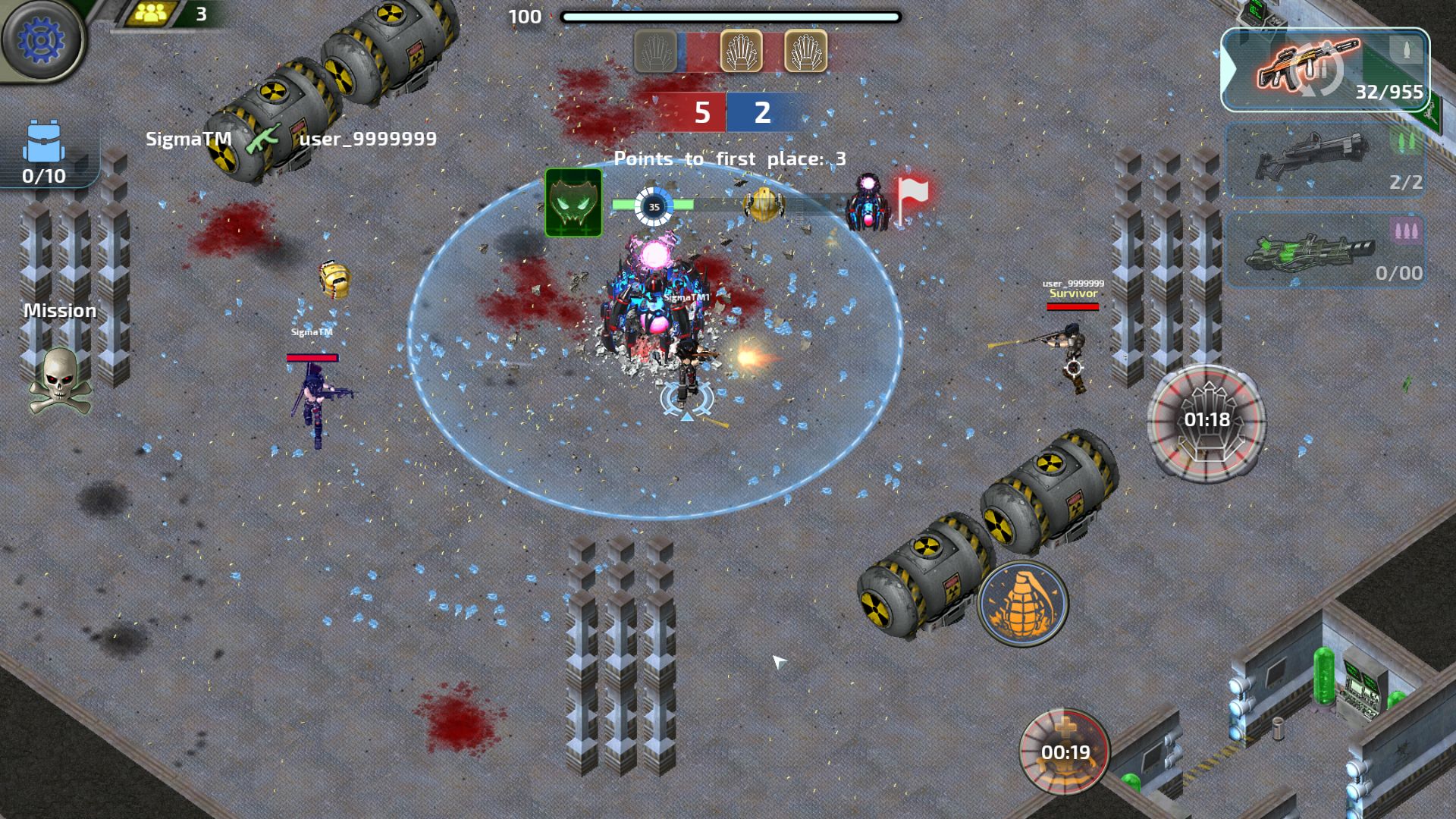Switch to the shotgun weapon slot
This screenshot has width=1456, height=819.
tap(1324, 161)
